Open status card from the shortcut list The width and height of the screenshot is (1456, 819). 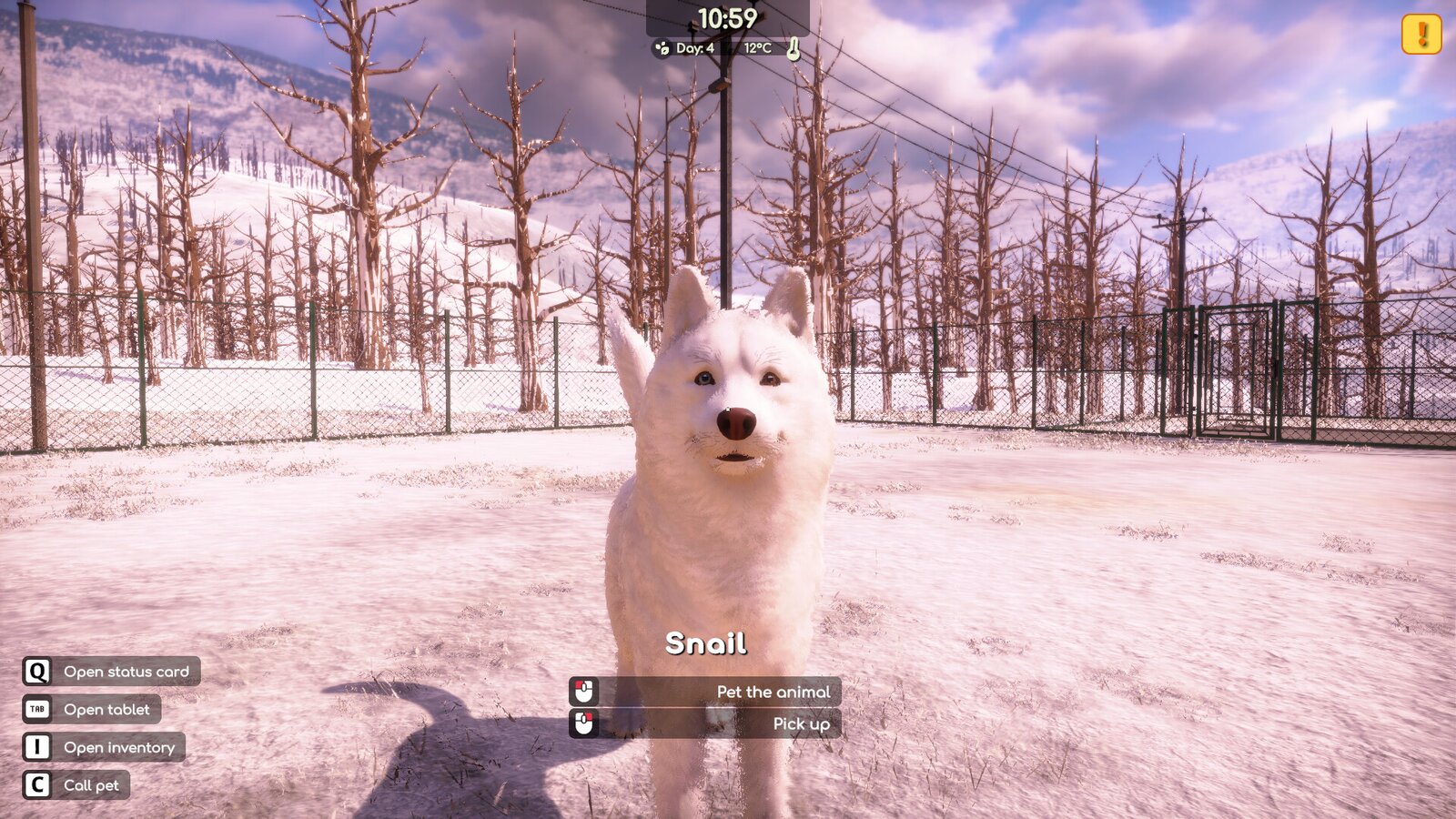click(x=125, y=672)
